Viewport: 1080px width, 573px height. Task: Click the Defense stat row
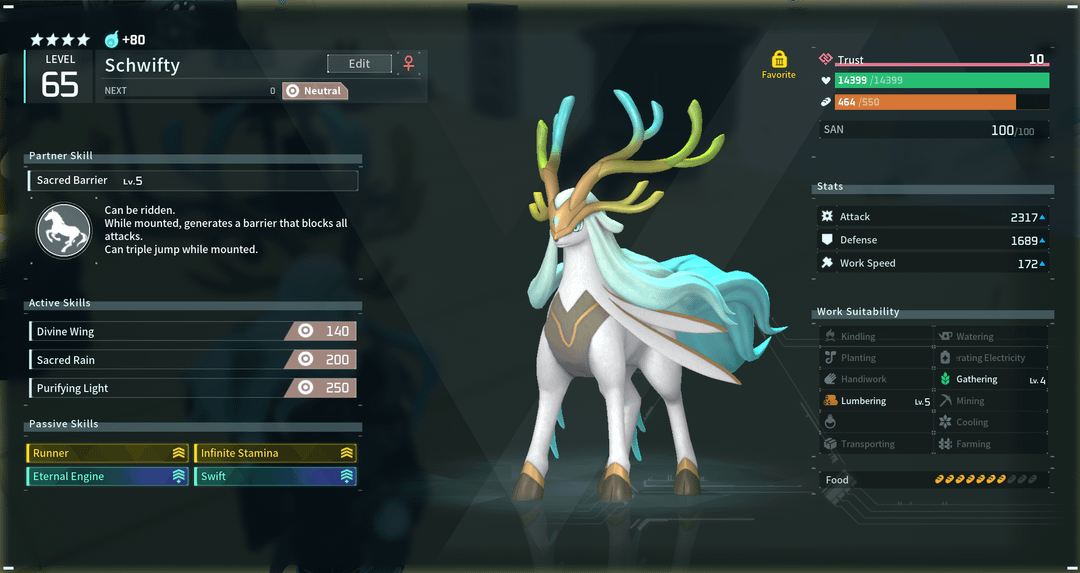tap(933, 240)
